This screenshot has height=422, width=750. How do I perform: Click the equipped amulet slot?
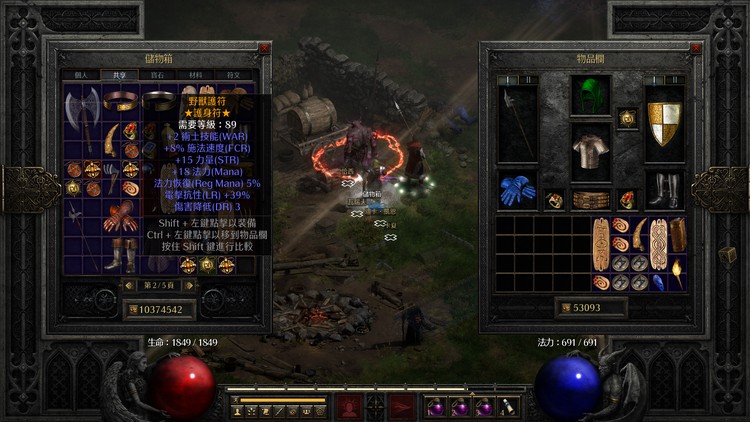click(x=627, y=118)
